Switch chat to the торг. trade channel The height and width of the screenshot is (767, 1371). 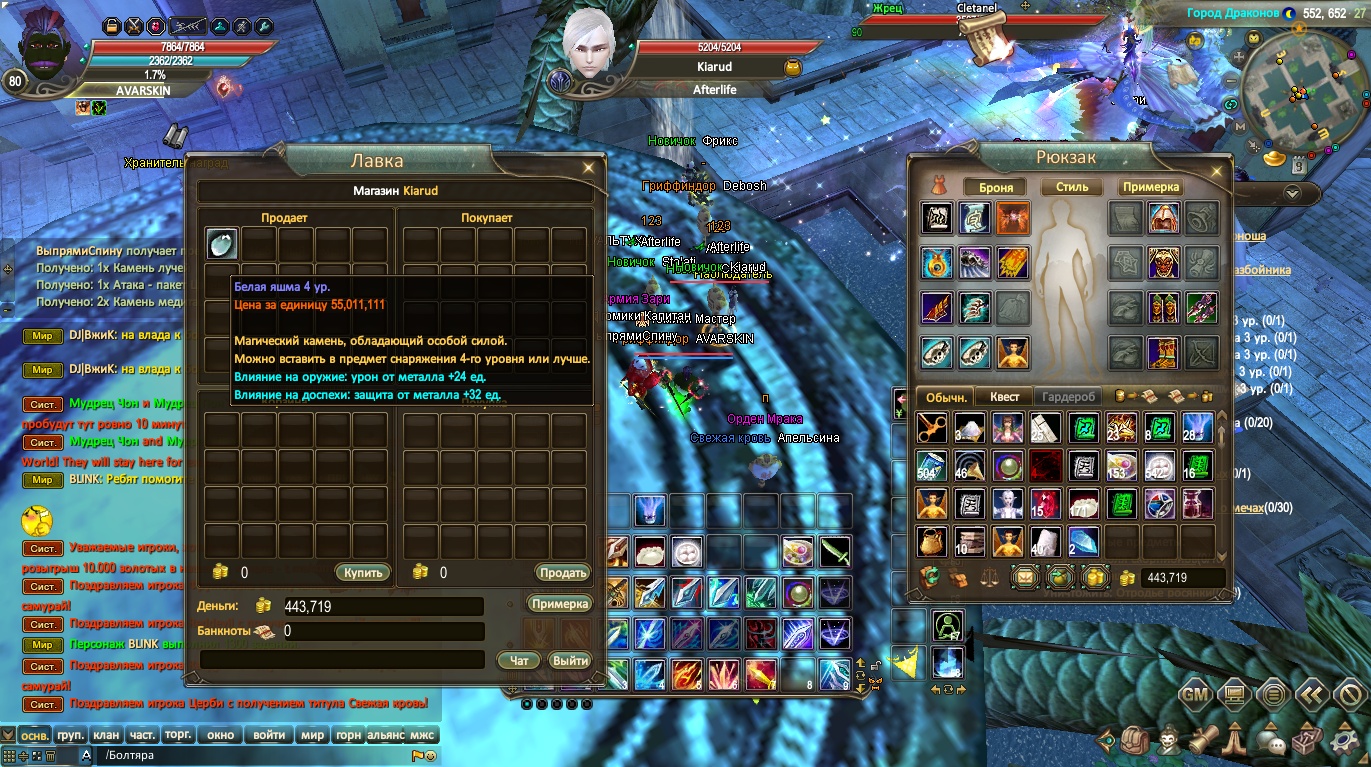click(x=178, y=735)
